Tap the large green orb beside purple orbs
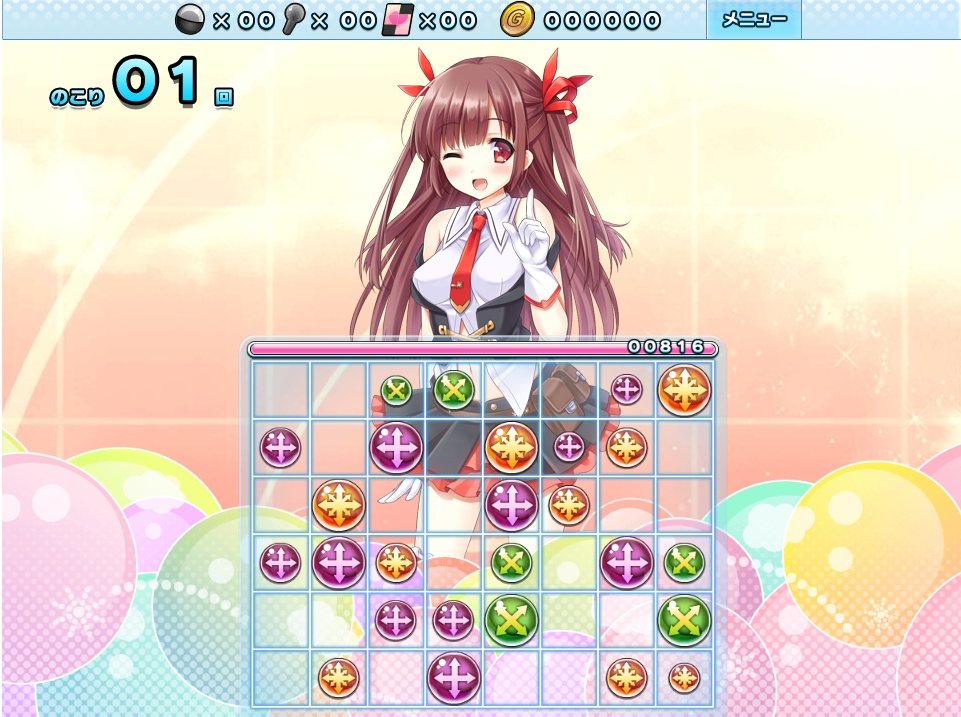The image size is (961, 717). (511, 620)
